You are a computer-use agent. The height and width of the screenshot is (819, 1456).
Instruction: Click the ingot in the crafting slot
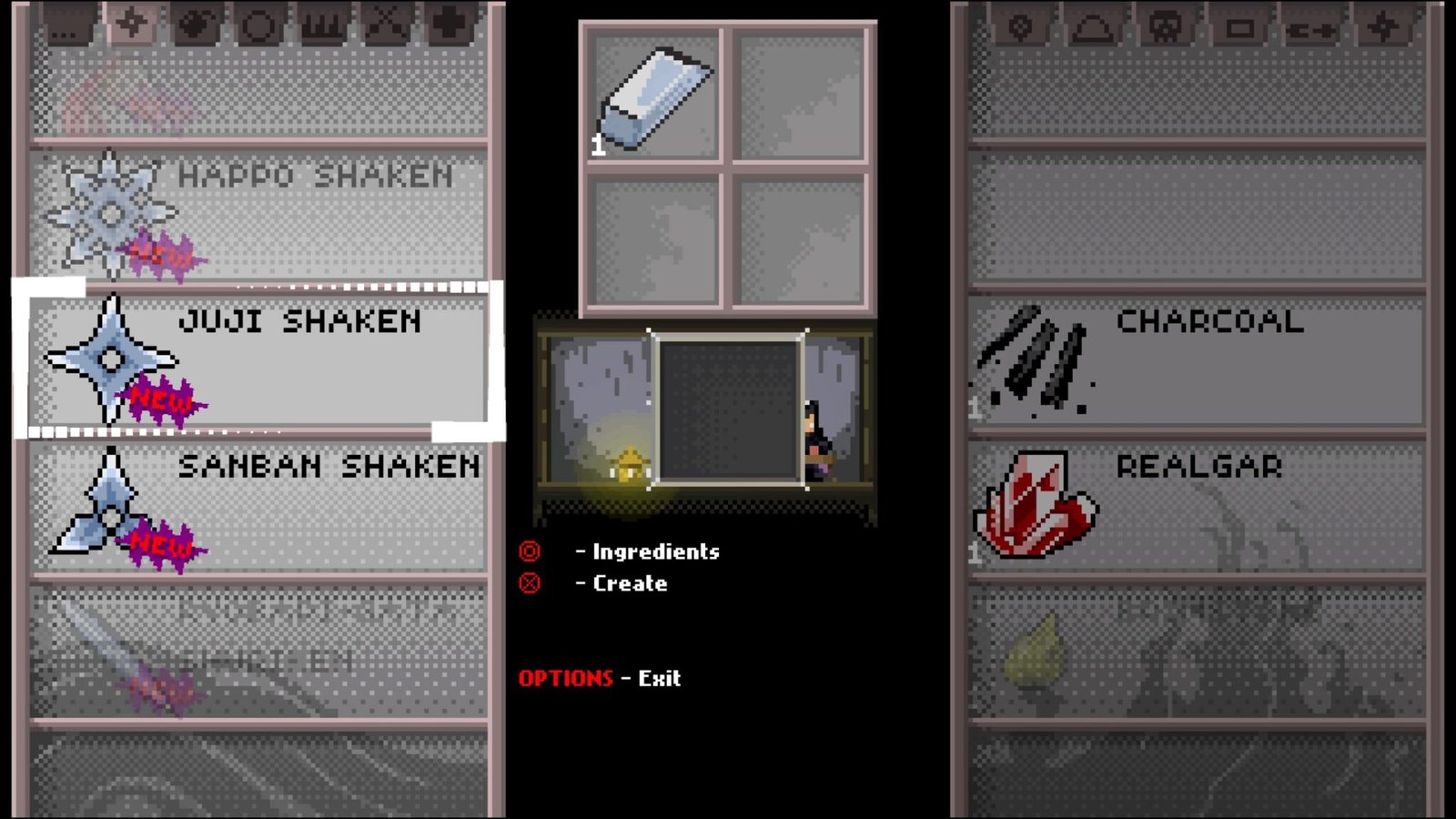[652, 95]
